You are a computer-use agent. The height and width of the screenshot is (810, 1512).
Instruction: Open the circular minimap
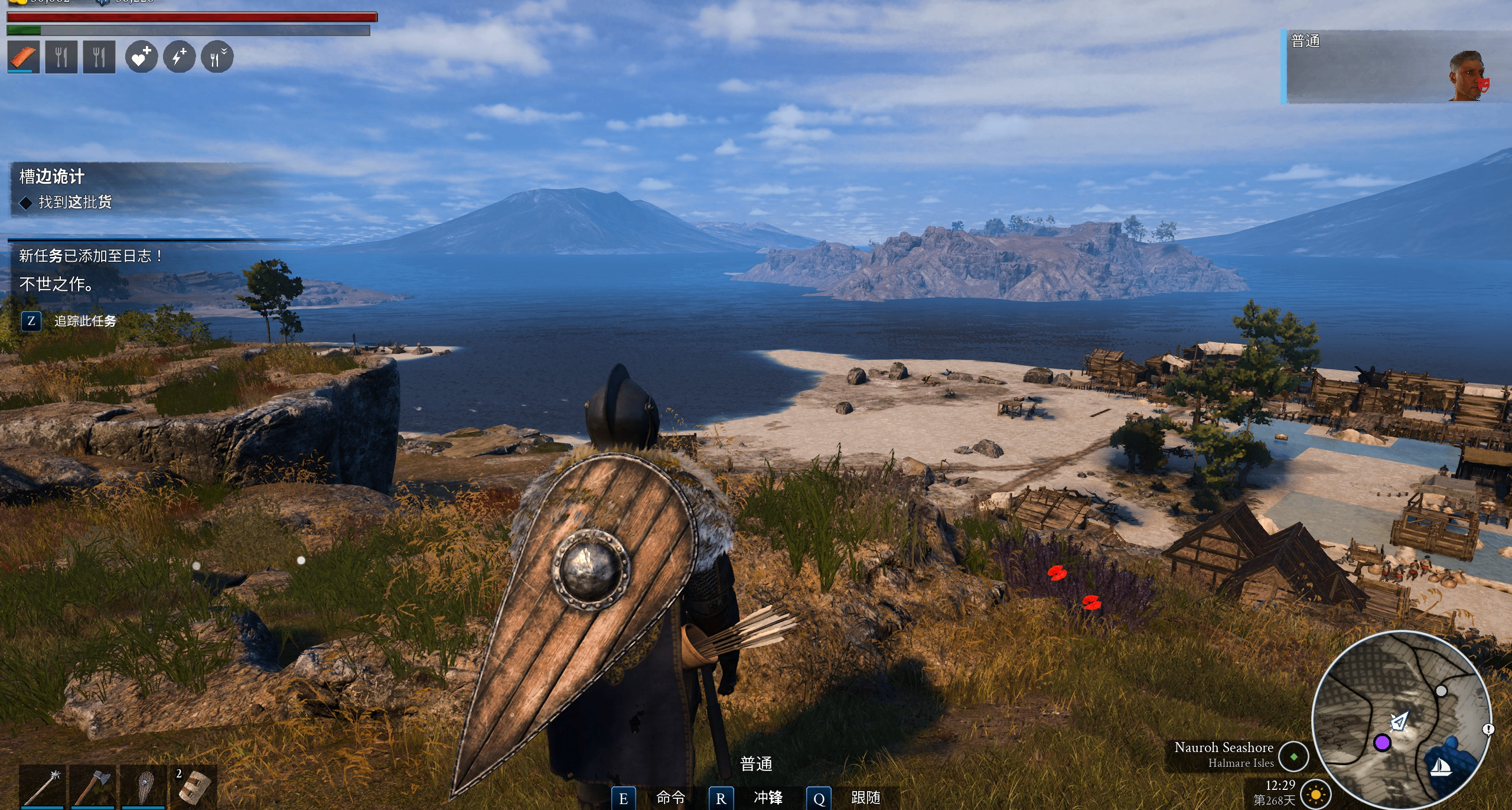[1401, 720]
